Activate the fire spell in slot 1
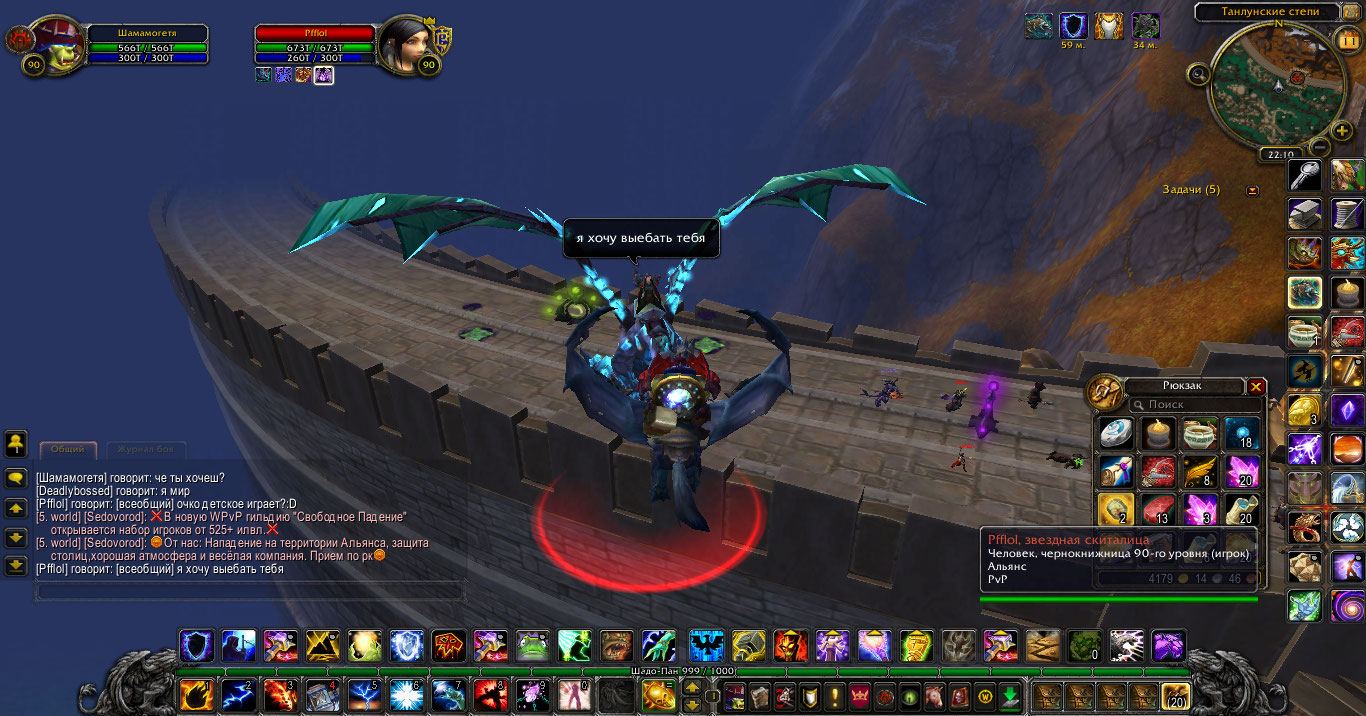 point(195,694)
